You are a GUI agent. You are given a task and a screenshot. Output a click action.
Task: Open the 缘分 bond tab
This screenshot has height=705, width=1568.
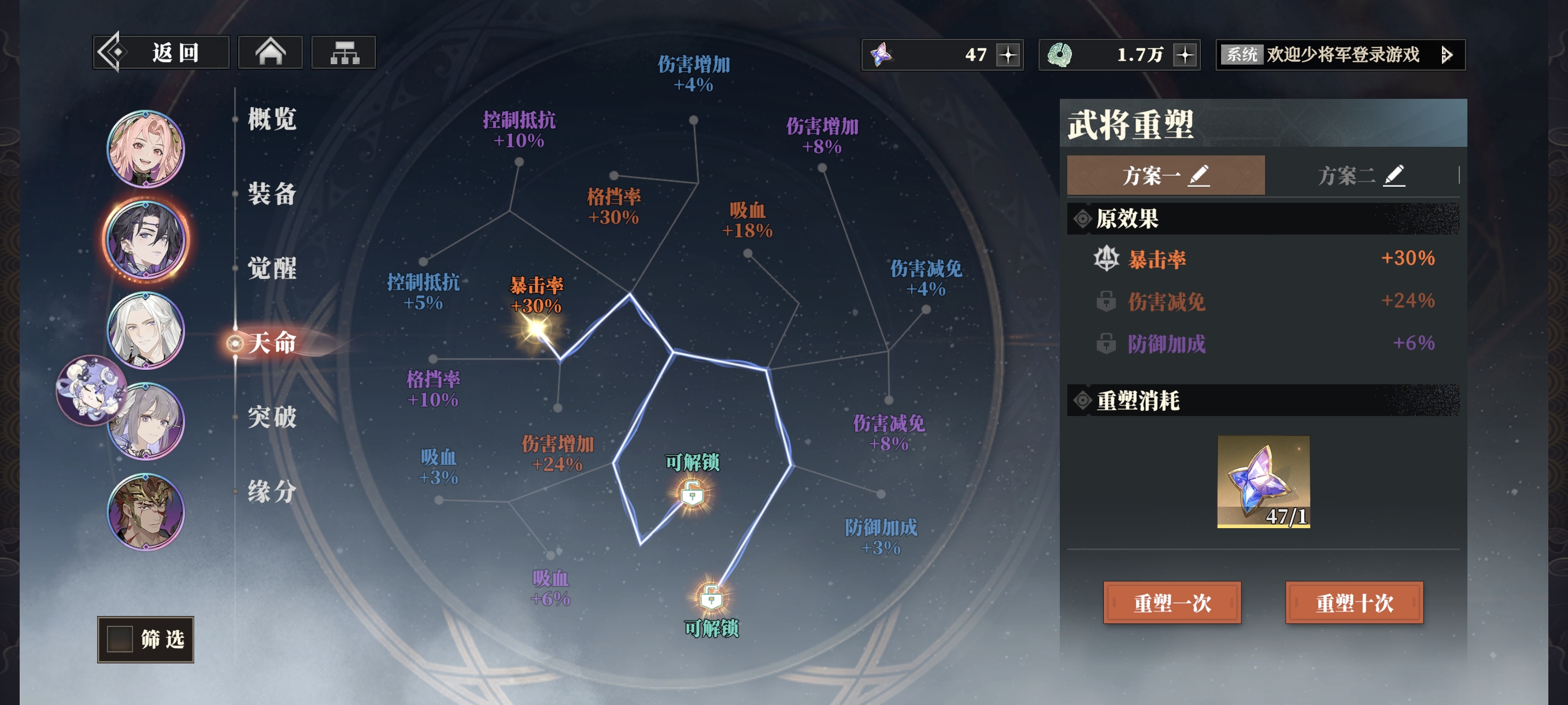click(272, 492)
